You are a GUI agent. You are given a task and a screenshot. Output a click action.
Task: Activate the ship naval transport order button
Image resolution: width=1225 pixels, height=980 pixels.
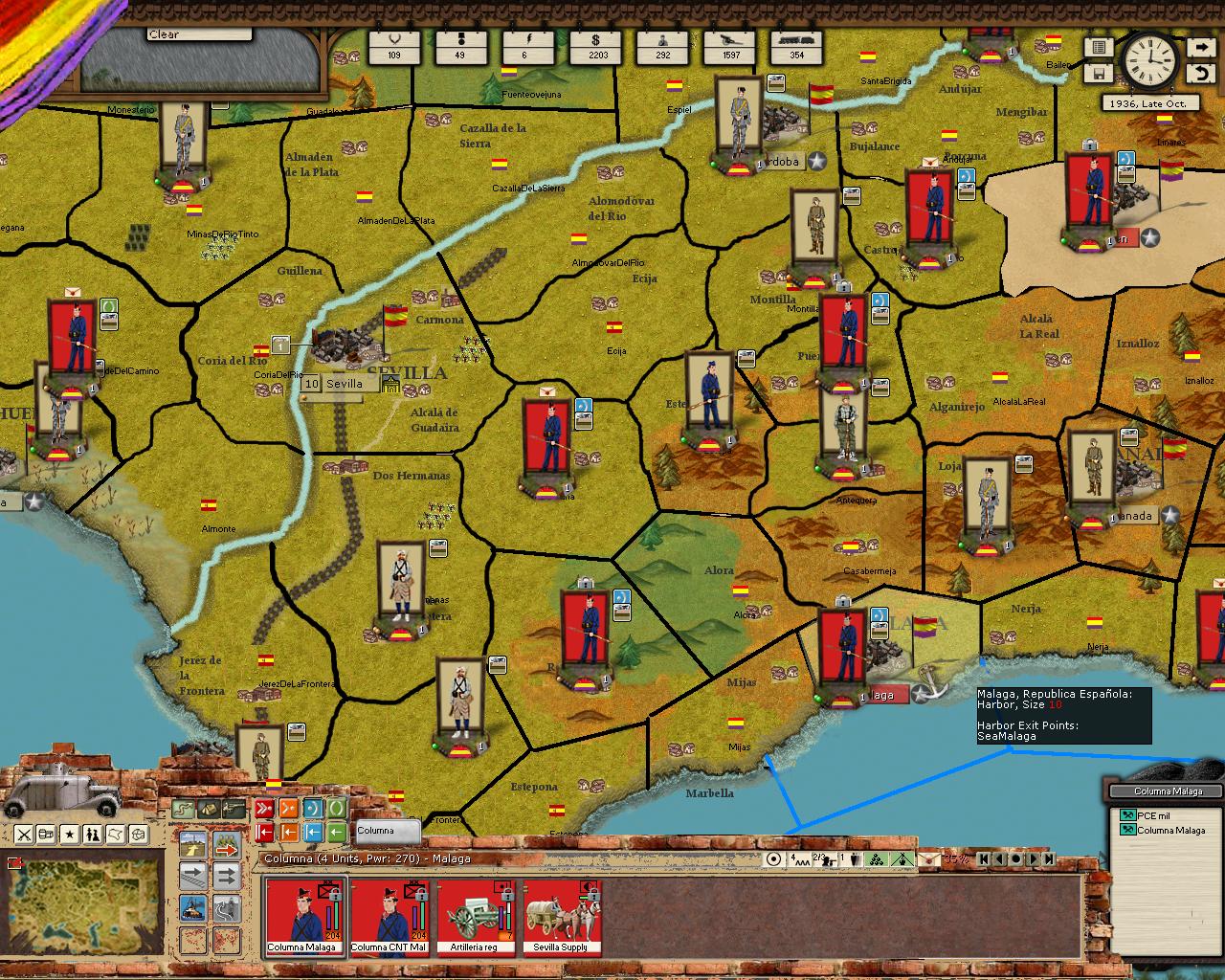(193, 905)
